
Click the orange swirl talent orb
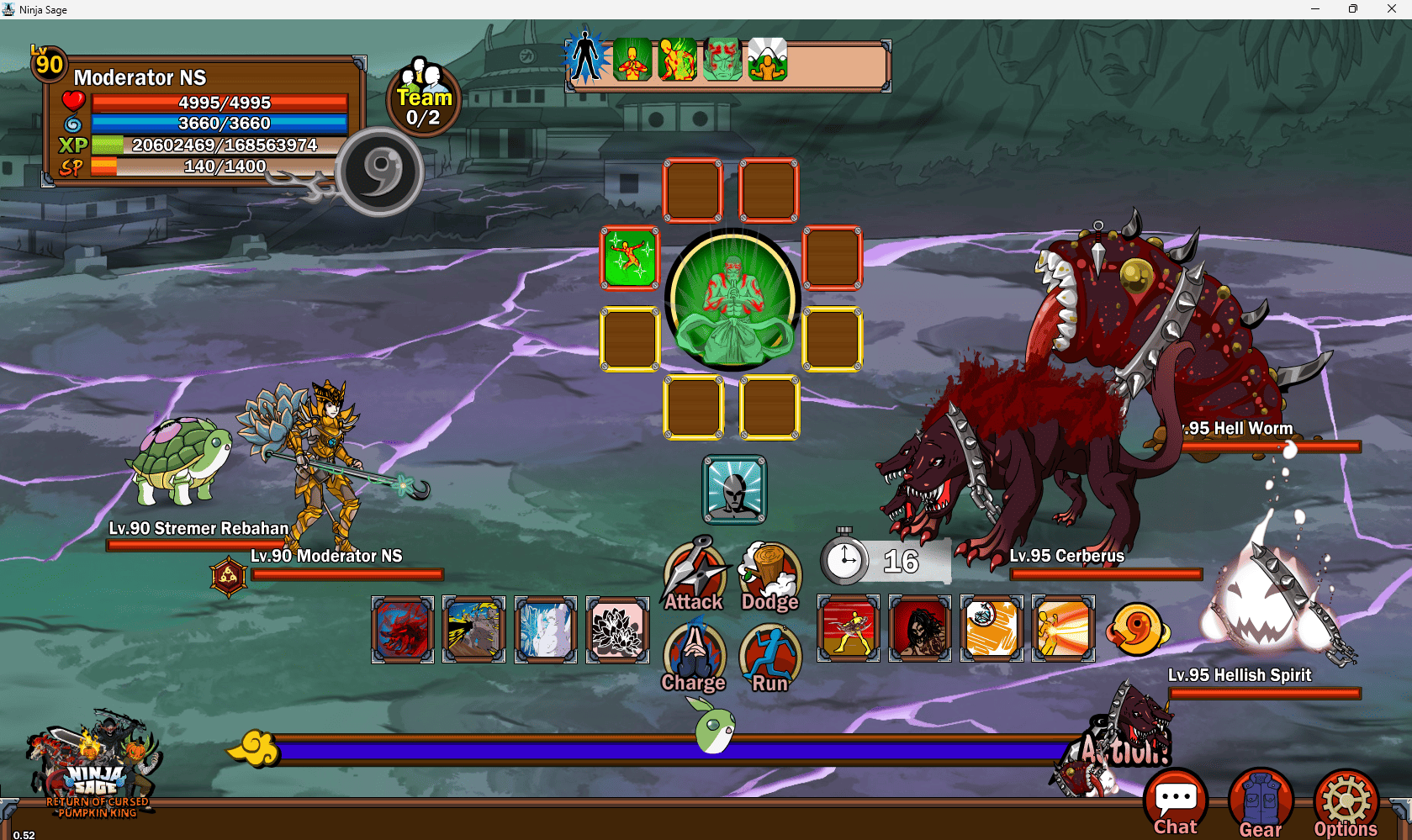click(x=1137, y=629)
